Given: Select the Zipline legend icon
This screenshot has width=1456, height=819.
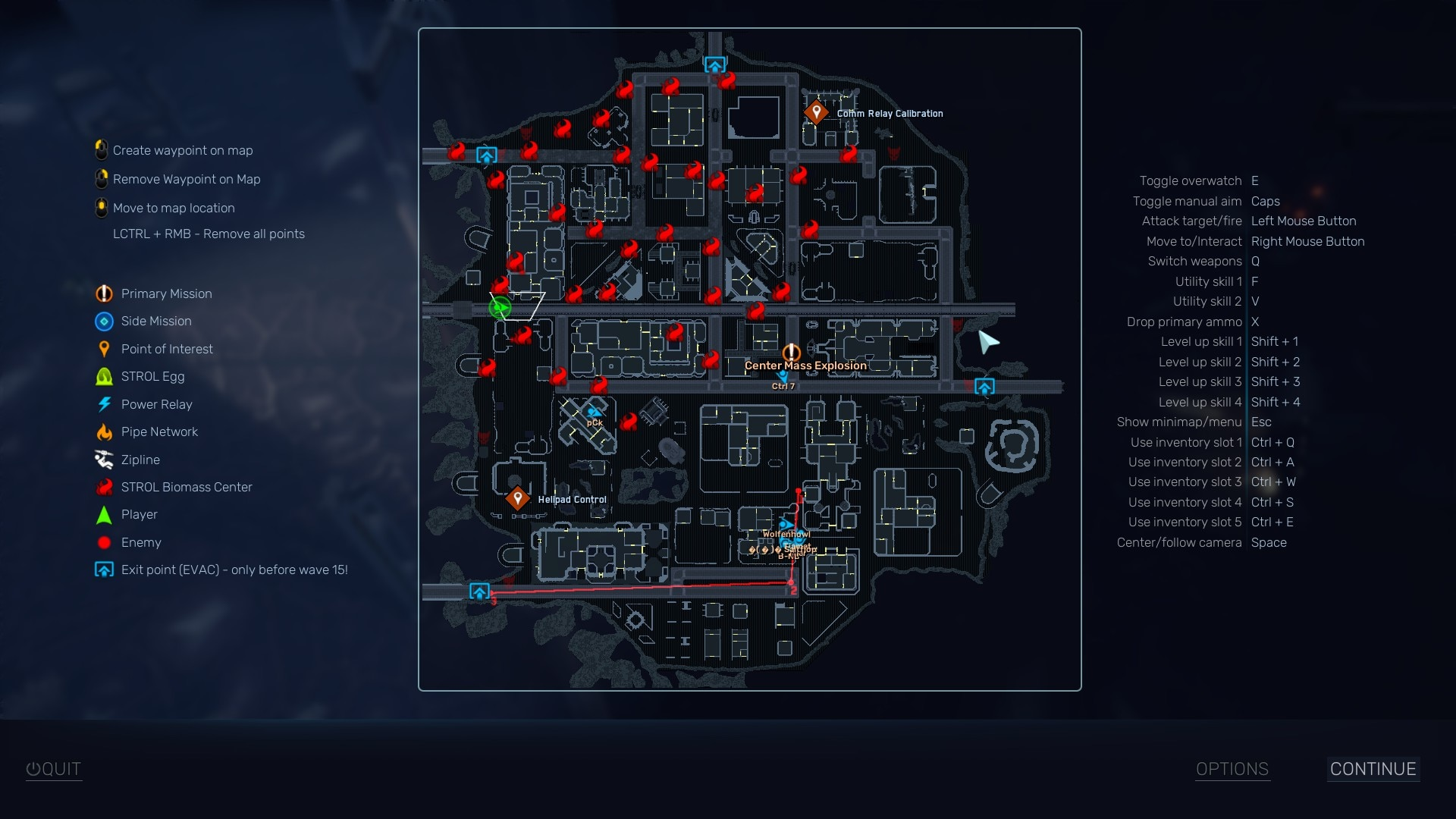Looking at the screenshot, I should pyautogui.click(x=104, y=460).
